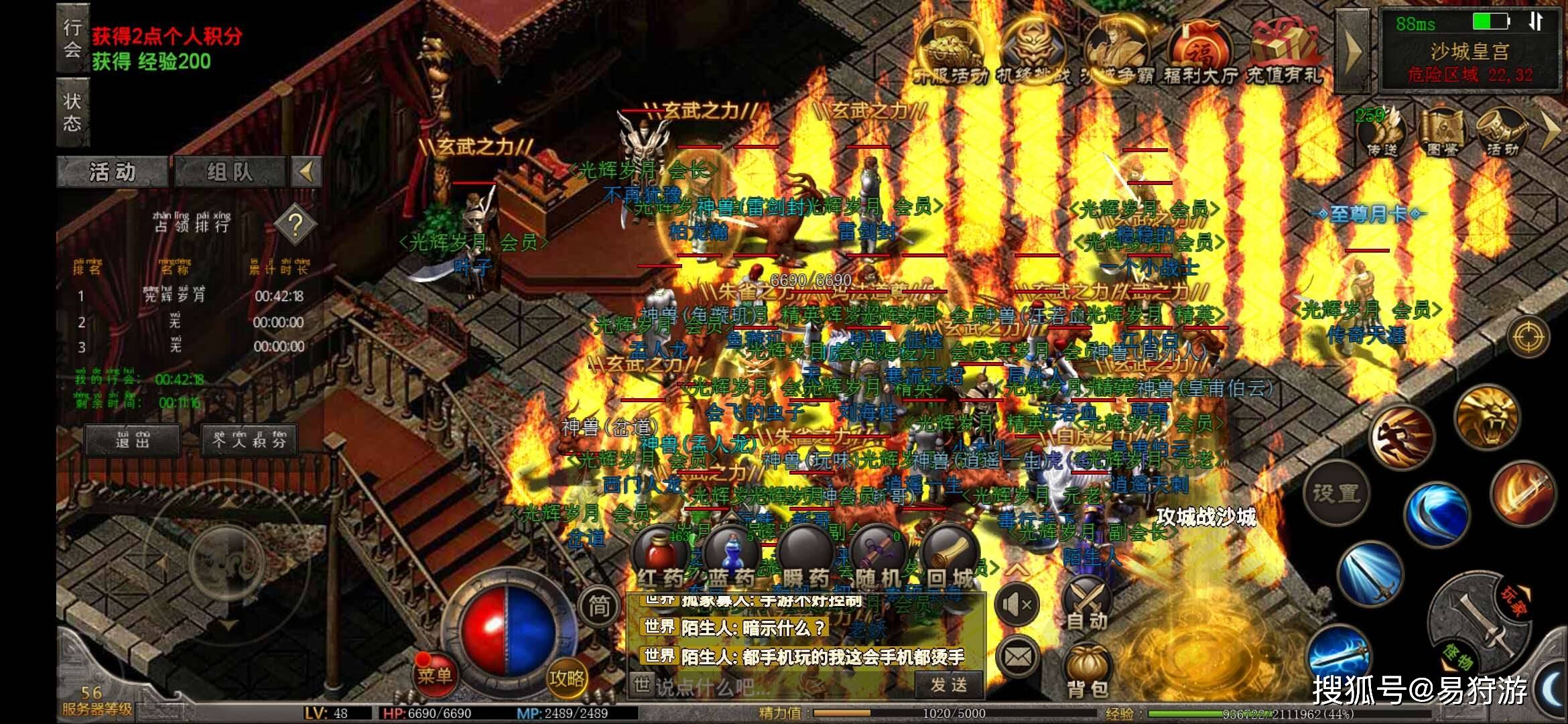1568x724 pixels.
Task: Click the question mark help icon
Action: 295,225
